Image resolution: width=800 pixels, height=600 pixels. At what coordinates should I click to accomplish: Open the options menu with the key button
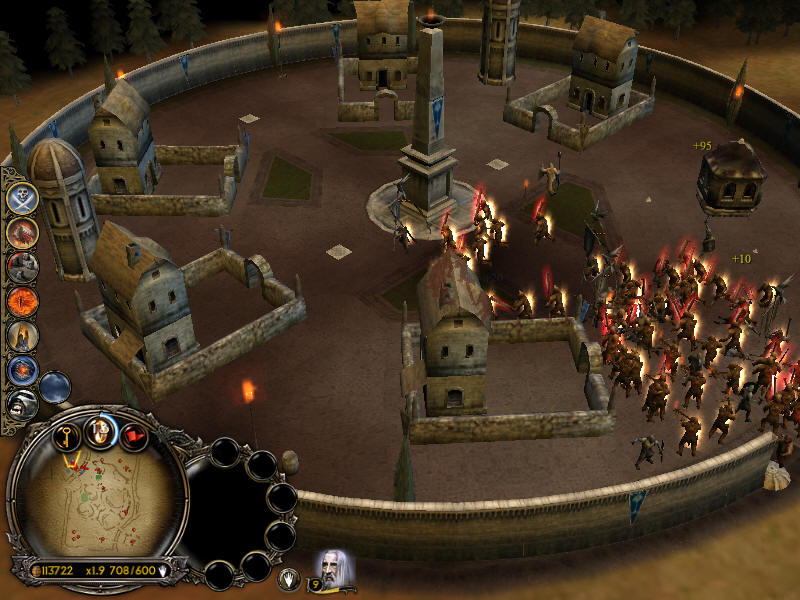(x=68, y=435)
